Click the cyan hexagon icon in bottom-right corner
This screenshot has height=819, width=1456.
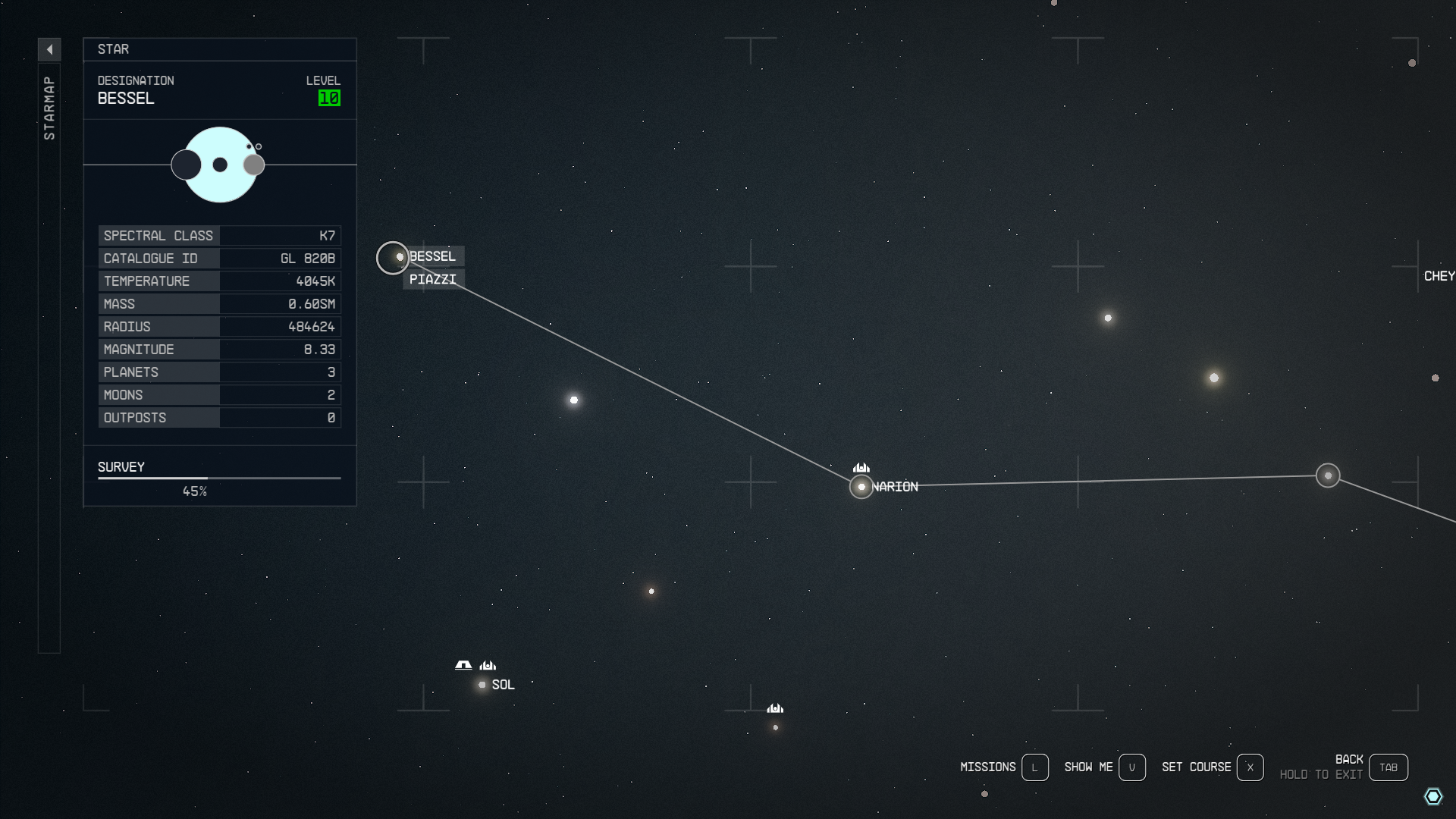pyautogui.click(x=1433, y=795)
